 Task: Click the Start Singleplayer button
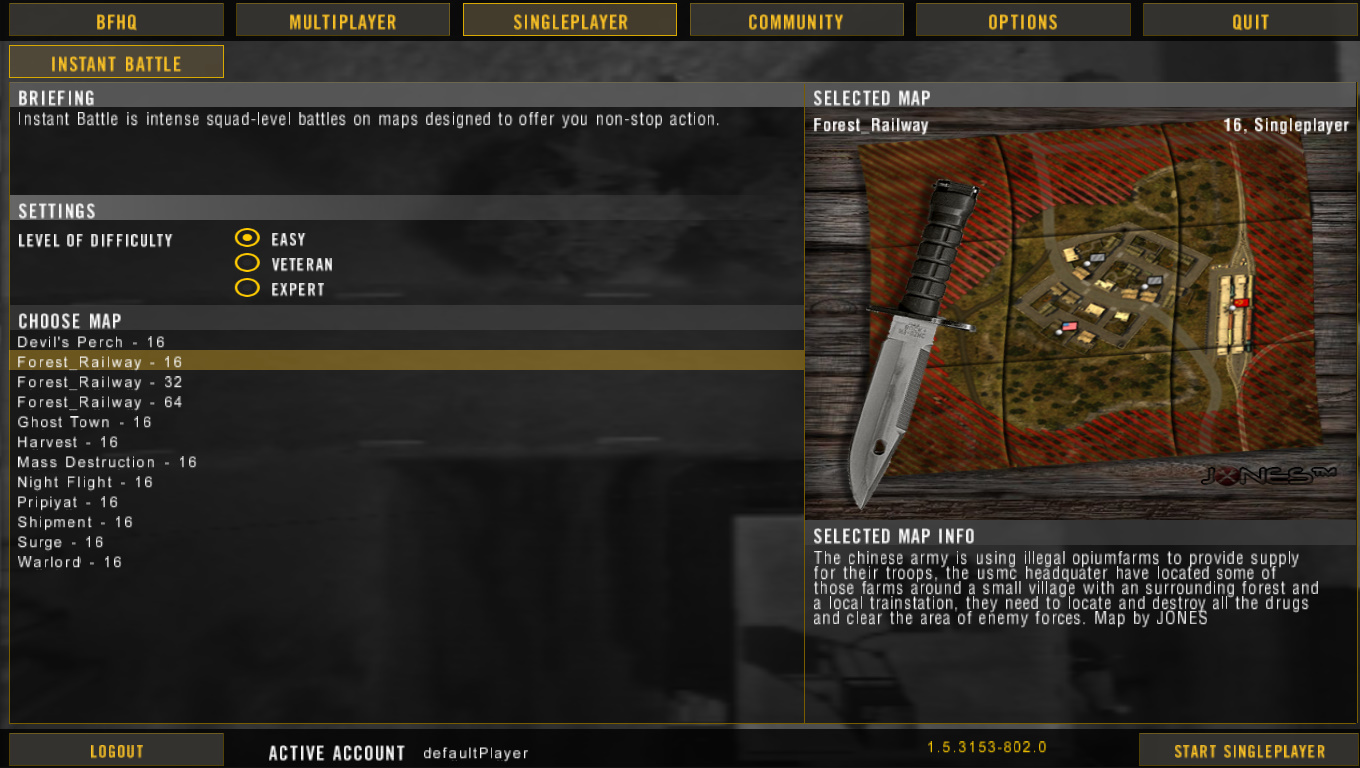tap(1248, 750)
